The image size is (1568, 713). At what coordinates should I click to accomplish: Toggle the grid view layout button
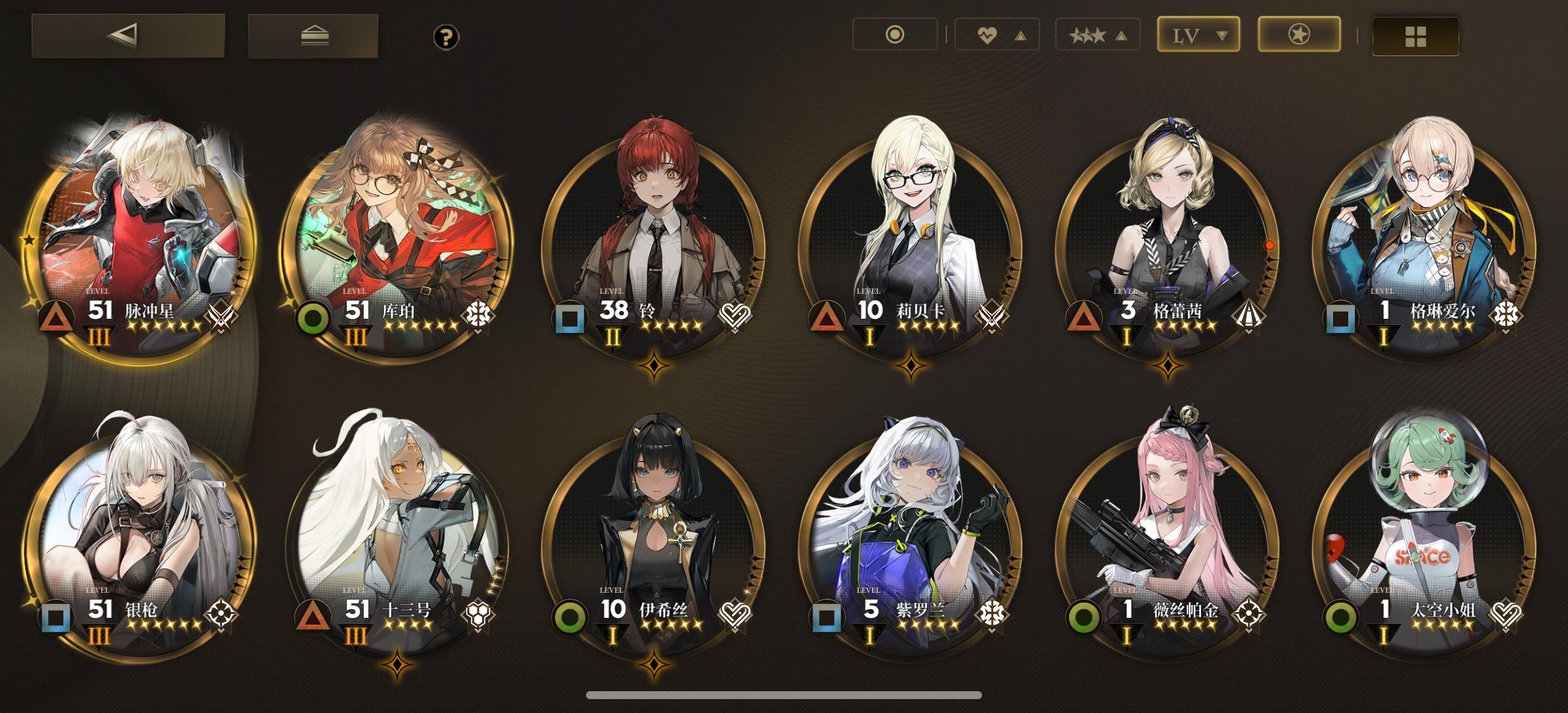click(1414, 34)
